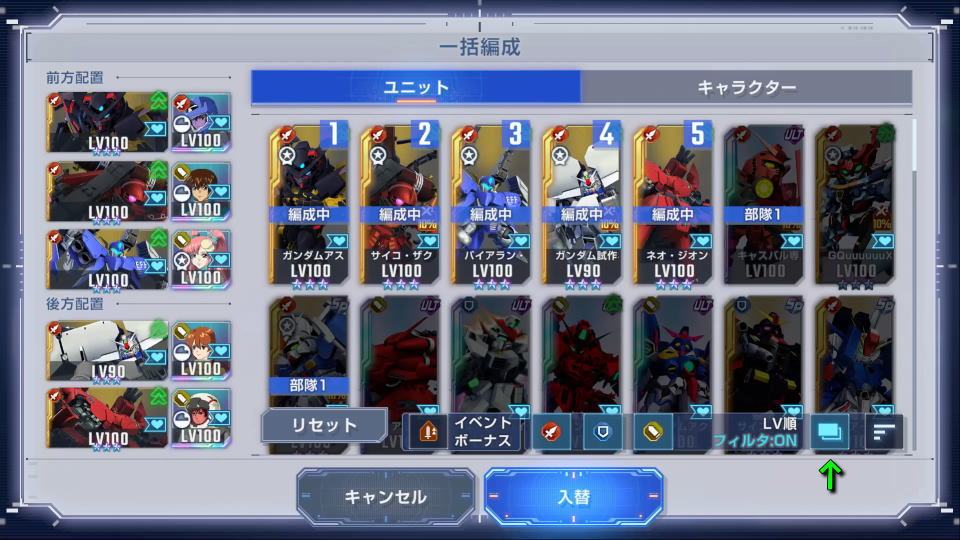Viewport: 960px width, 540px height.
Task: Select unit card number 4 ガンダム試作
Action: click(x=583, y=205)
